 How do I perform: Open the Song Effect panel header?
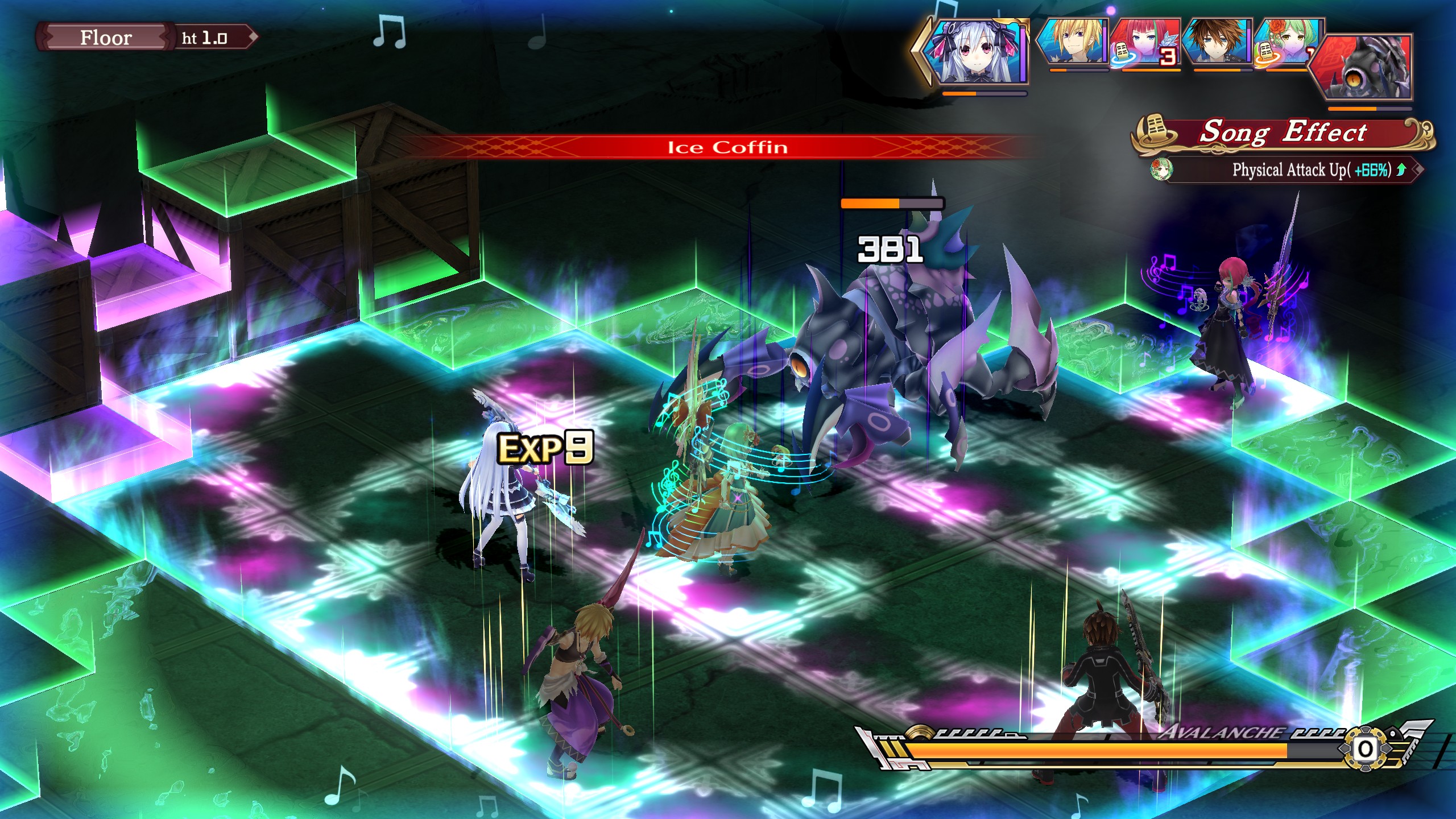point(1283,133)
